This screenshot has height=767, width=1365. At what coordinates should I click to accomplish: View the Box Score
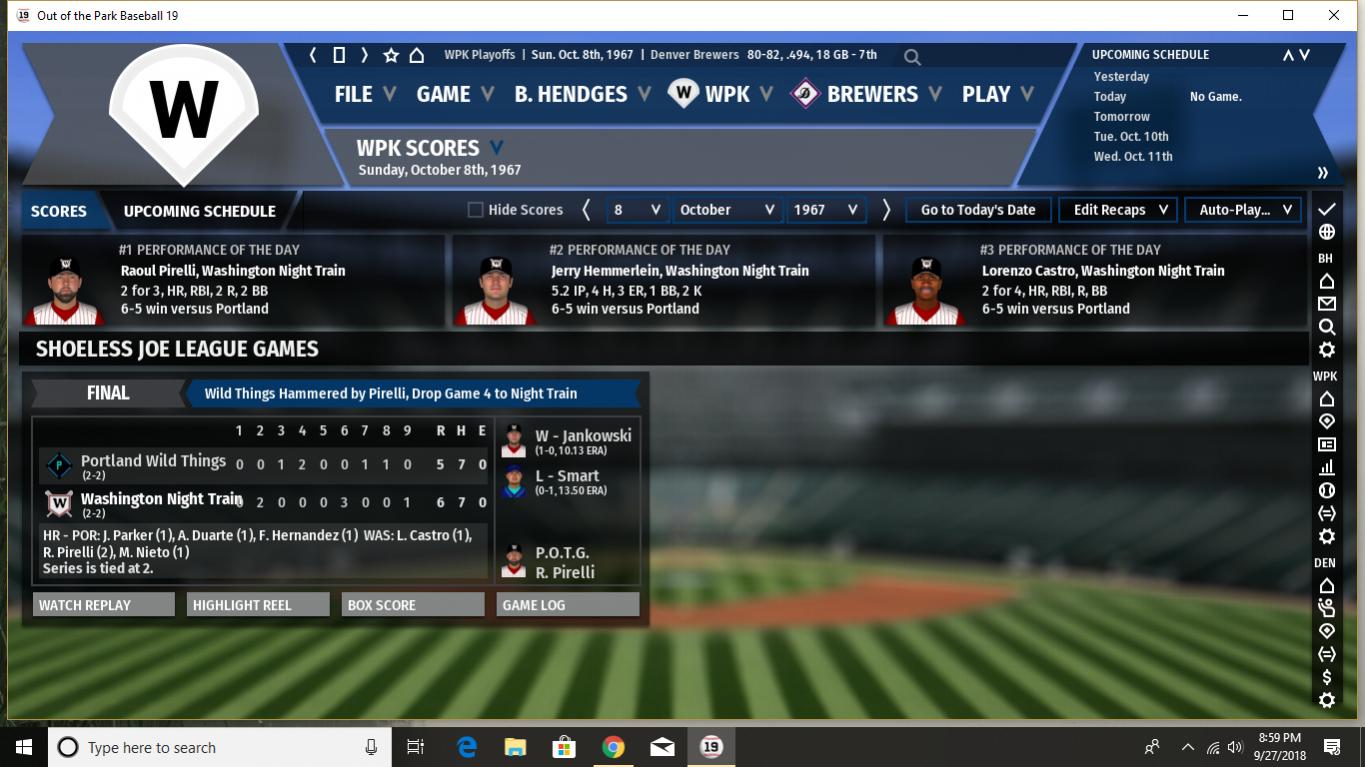tap(412, 605)
